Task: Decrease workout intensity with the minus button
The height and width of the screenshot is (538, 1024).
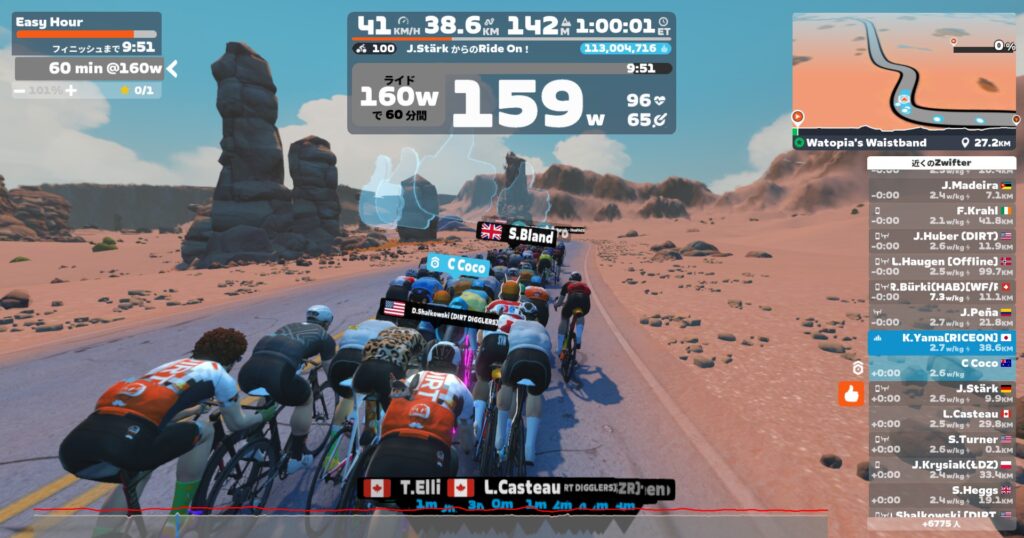Action: (x=20, y=90)
